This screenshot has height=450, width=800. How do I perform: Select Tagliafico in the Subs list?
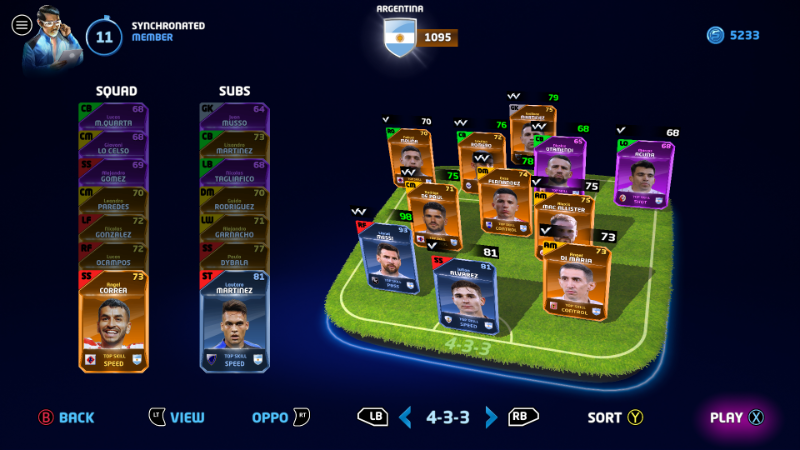click(235, 168)
